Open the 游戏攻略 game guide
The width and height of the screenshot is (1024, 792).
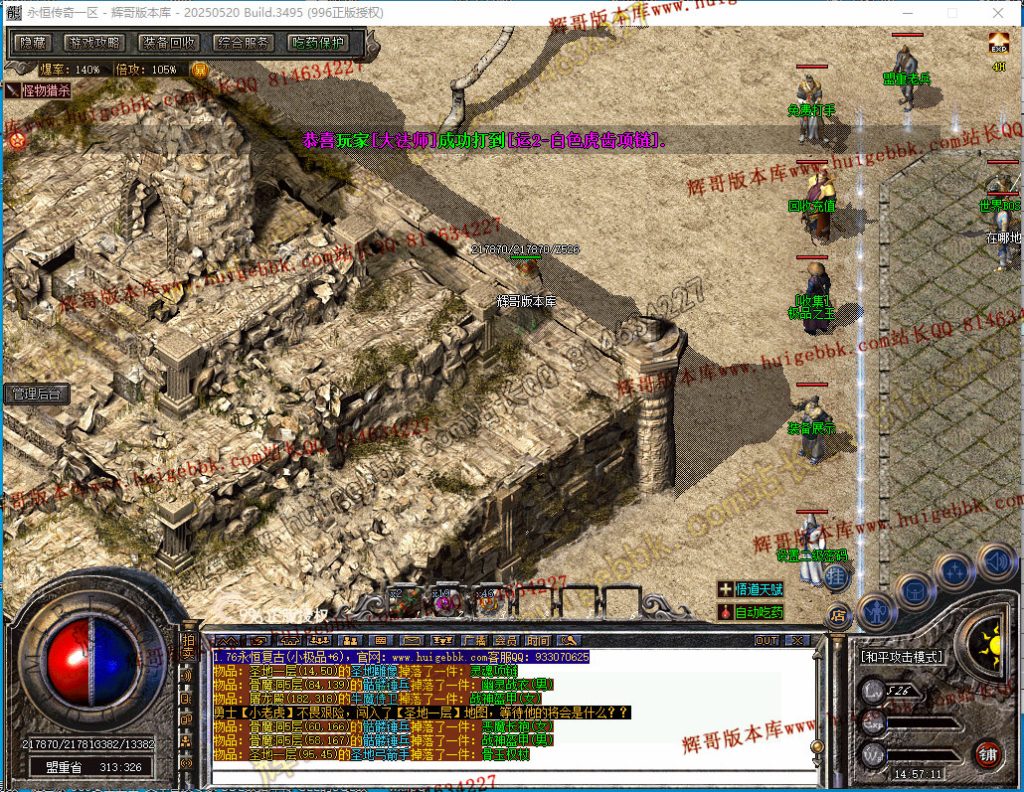(x=94, y=43)
